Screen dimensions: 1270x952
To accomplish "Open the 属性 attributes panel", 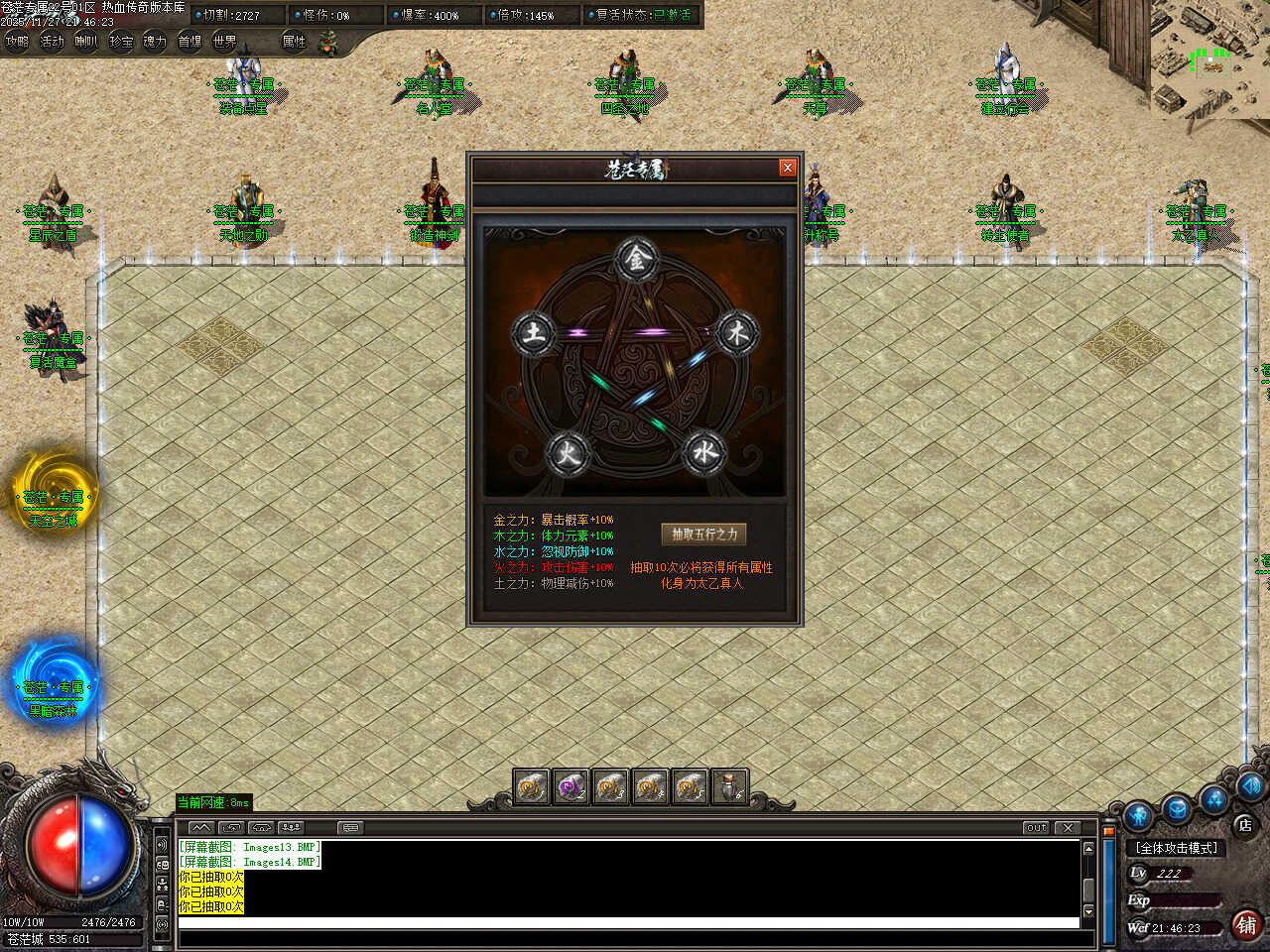I will point(295,42).
